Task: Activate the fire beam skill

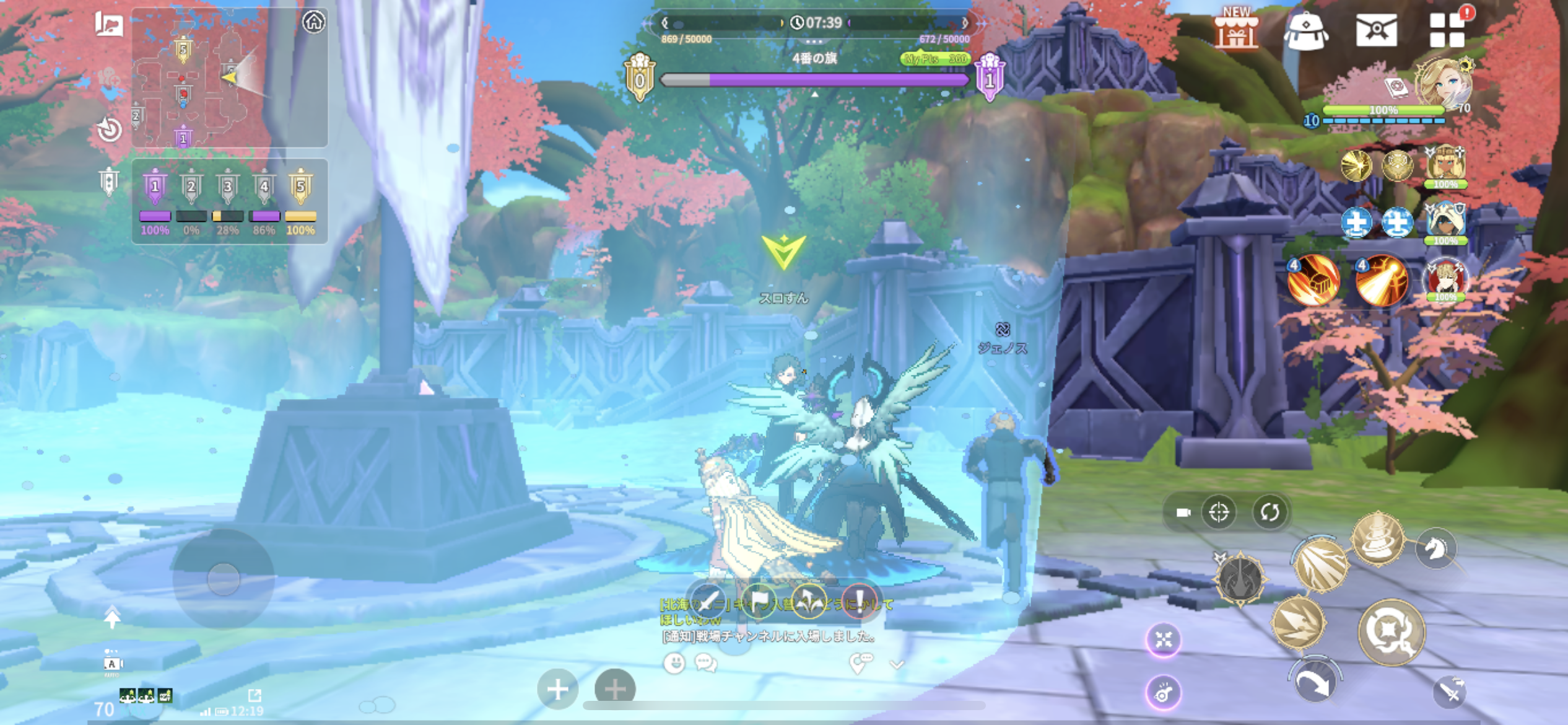Action: pyautogui.click(x=1381, y=281)
